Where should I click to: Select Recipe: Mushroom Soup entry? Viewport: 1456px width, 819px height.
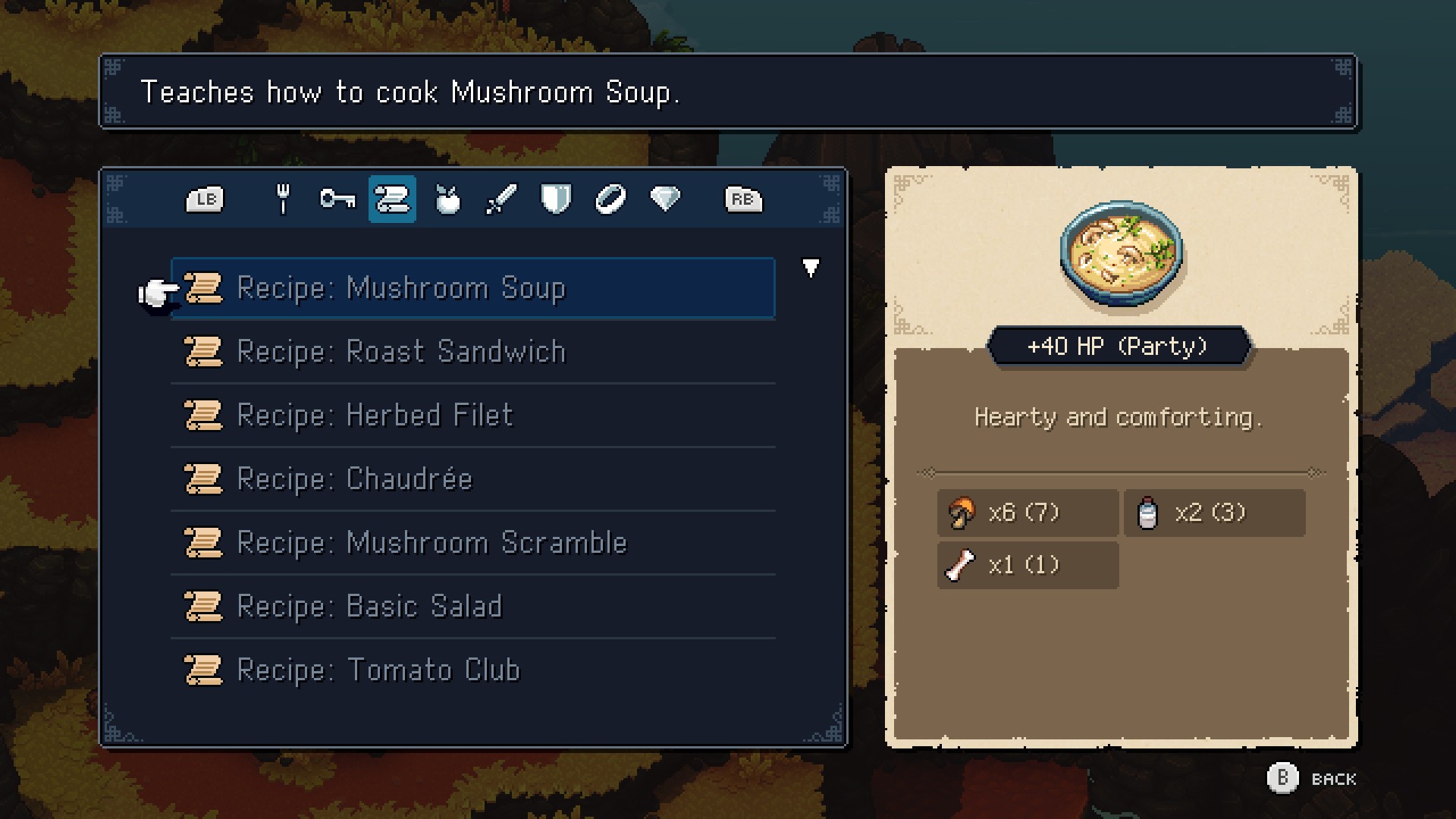(x=472, y=288)
